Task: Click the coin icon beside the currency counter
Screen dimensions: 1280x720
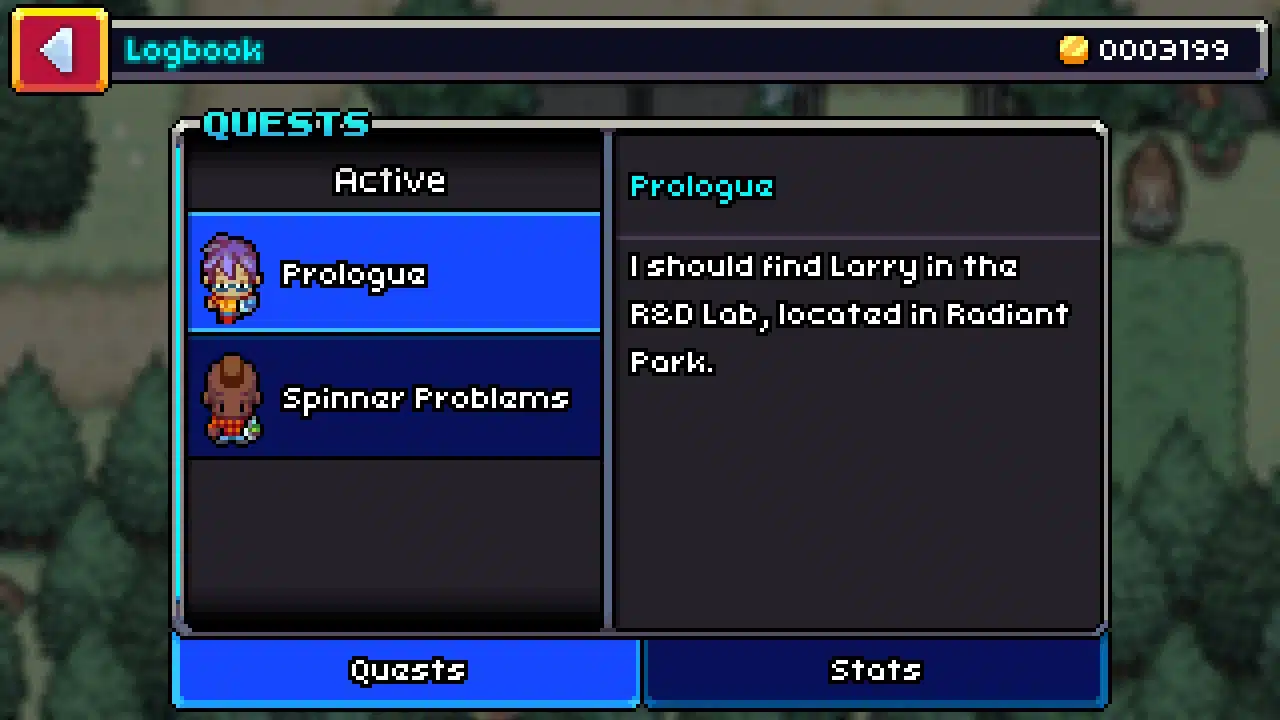Action: tap(1073, 50)
